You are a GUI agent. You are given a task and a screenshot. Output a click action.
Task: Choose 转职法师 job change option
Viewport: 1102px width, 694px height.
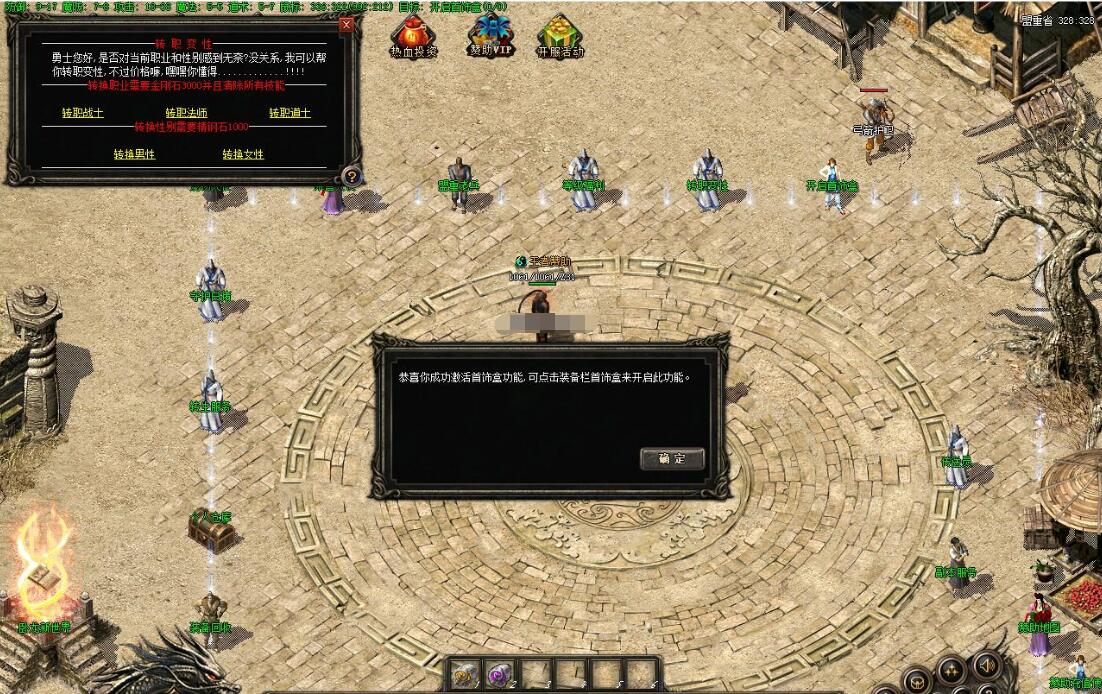pyautogui.click(x=186, y=113)
